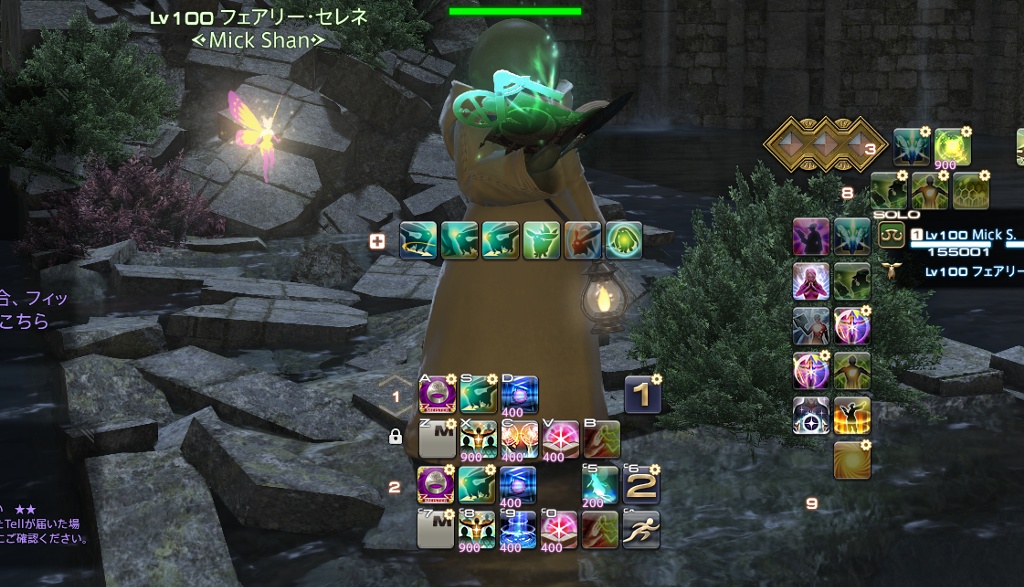Toggle the hotbar padlock icon
The width and height of the screenshot is (1024, 587).
click(395, 436)
